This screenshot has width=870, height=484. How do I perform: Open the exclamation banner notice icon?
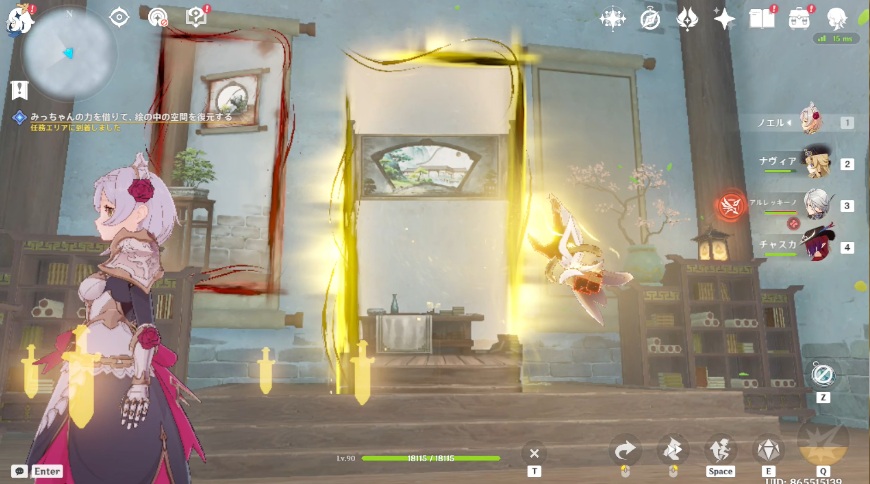coord(18,90)
